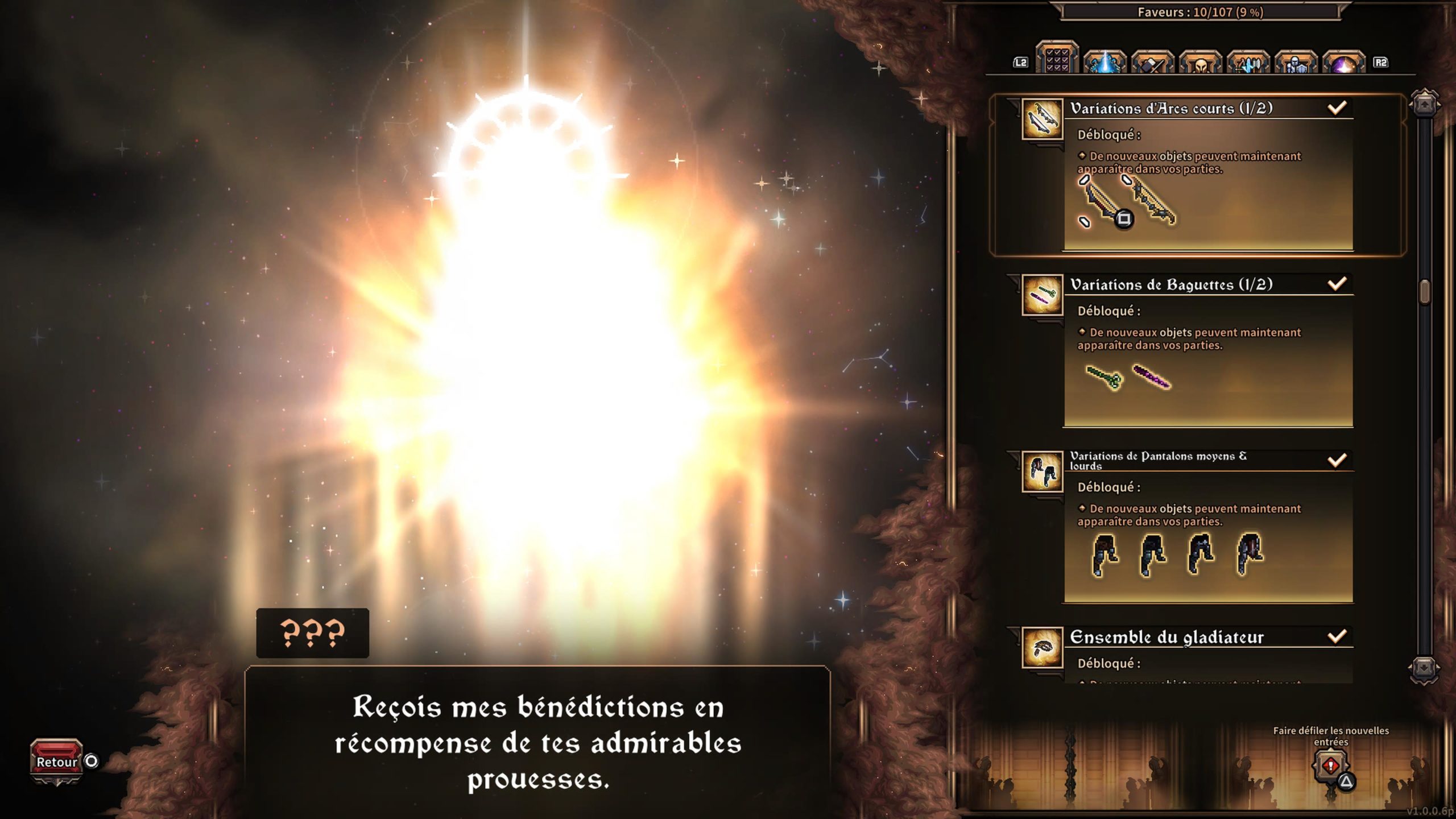This screenshot has height=819, width=1456.
Task: Select the purple wand item icon
Action: tap(1151, 377)
